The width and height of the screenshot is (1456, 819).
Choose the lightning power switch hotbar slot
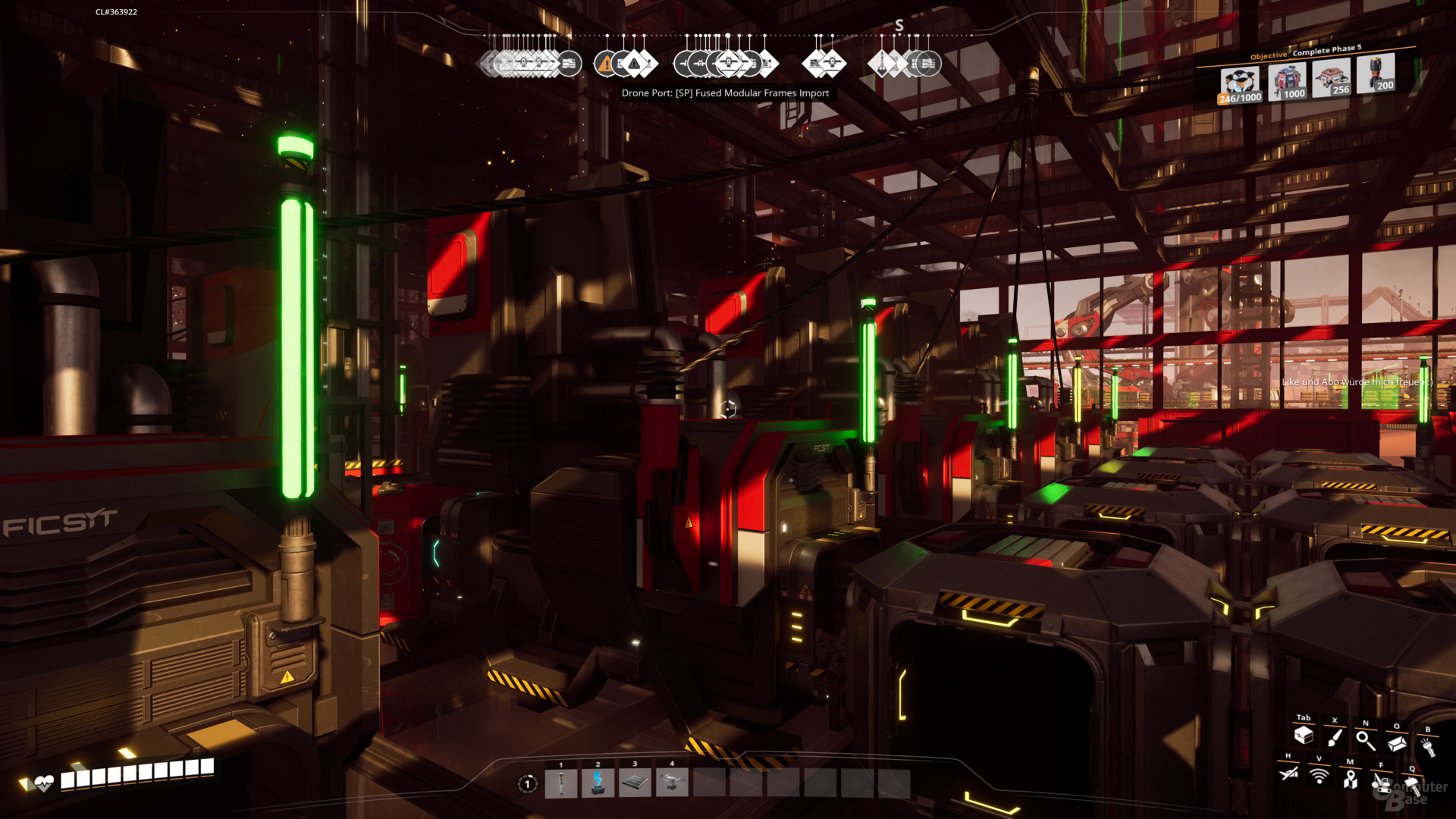[598, 783]
